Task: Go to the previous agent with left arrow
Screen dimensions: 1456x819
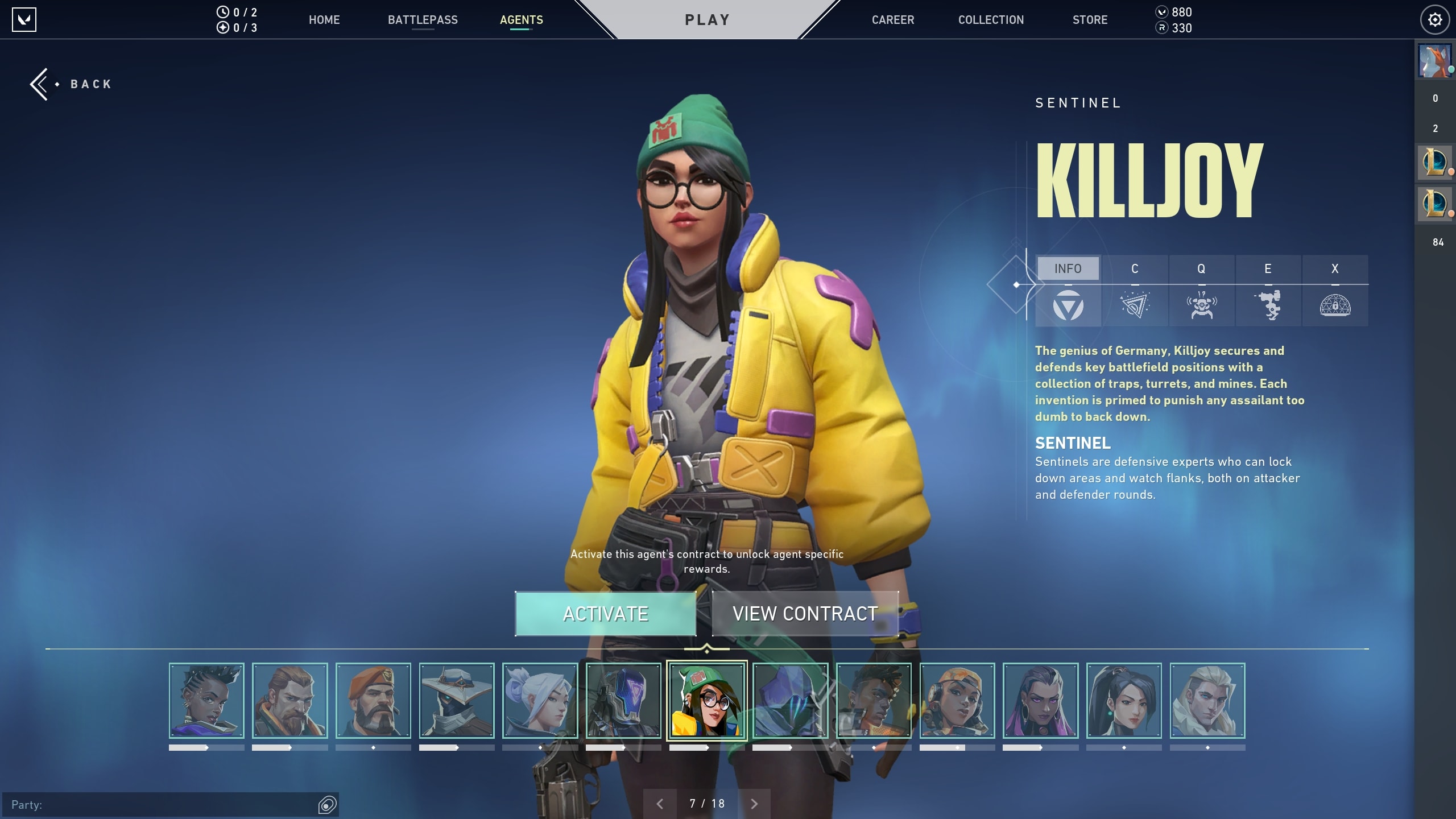Action: tap(660, 804)
